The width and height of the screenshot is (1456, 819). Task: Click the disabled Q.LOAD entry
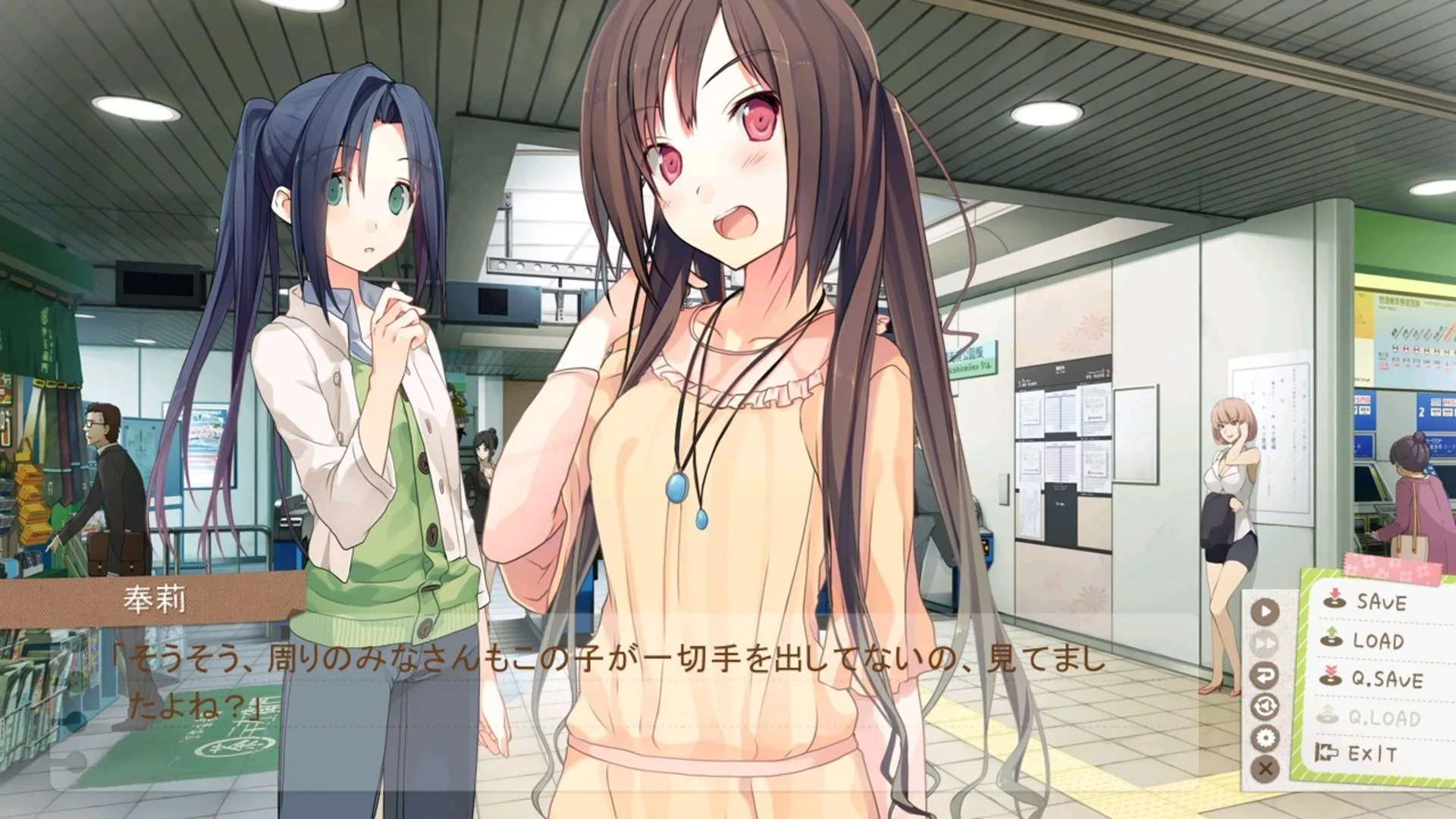pos(1386,716)
